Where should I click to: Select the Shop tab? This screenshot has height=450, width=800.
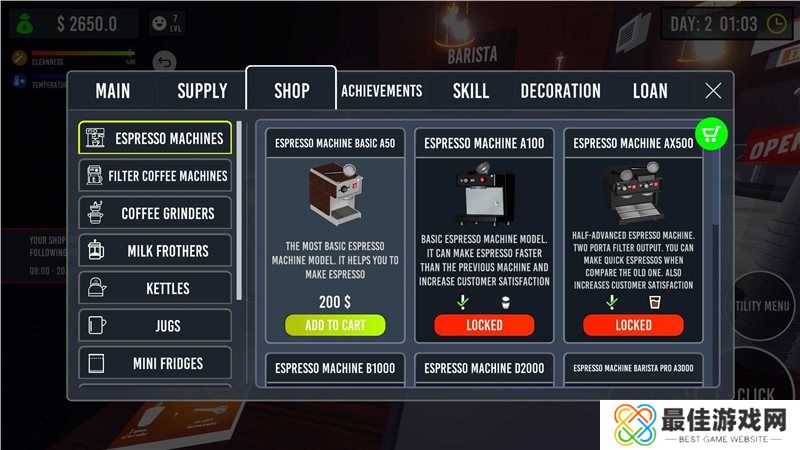[292, 91]
